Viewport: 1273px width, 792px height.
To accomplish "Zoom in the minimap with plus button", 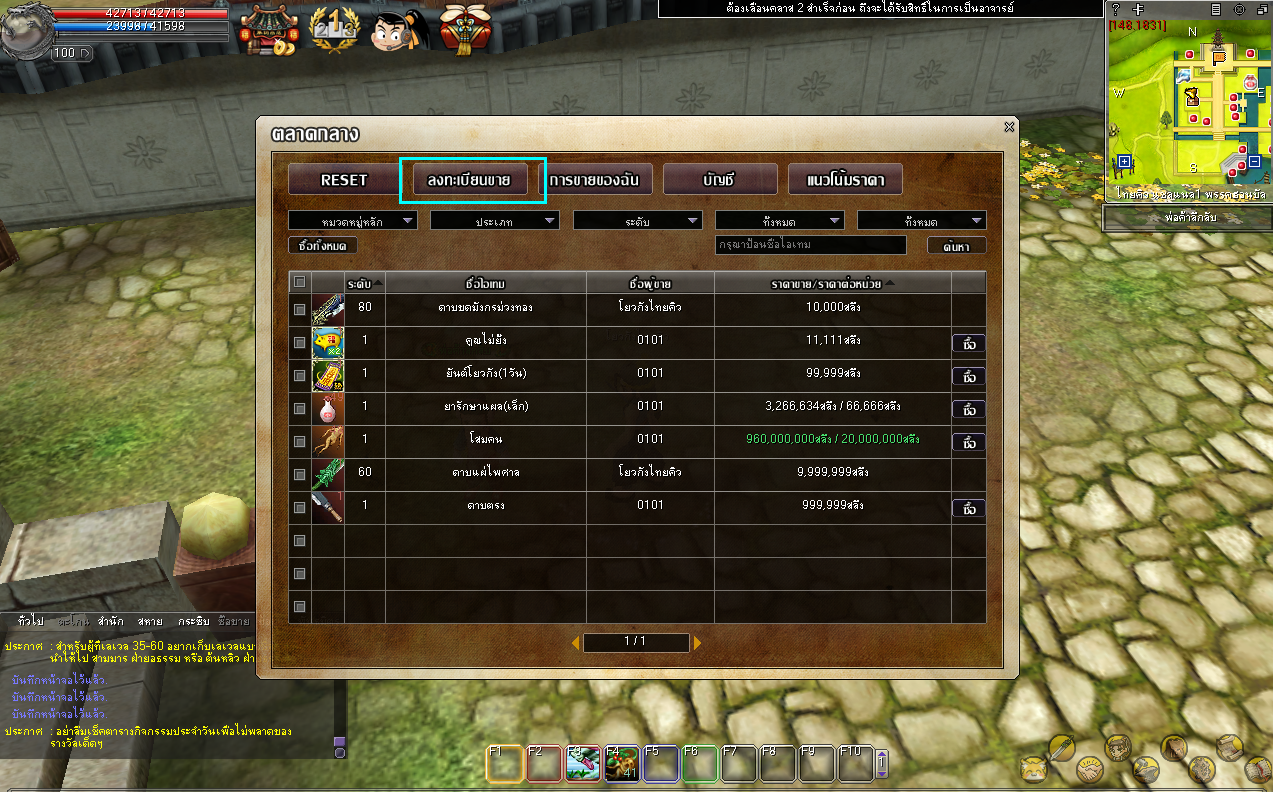I will (1125, 161).
